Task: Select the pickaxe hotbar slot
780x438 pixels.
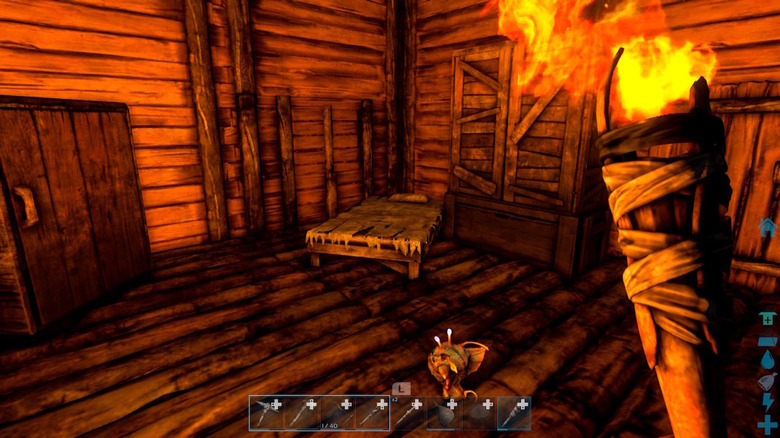Action: (267, 413)
